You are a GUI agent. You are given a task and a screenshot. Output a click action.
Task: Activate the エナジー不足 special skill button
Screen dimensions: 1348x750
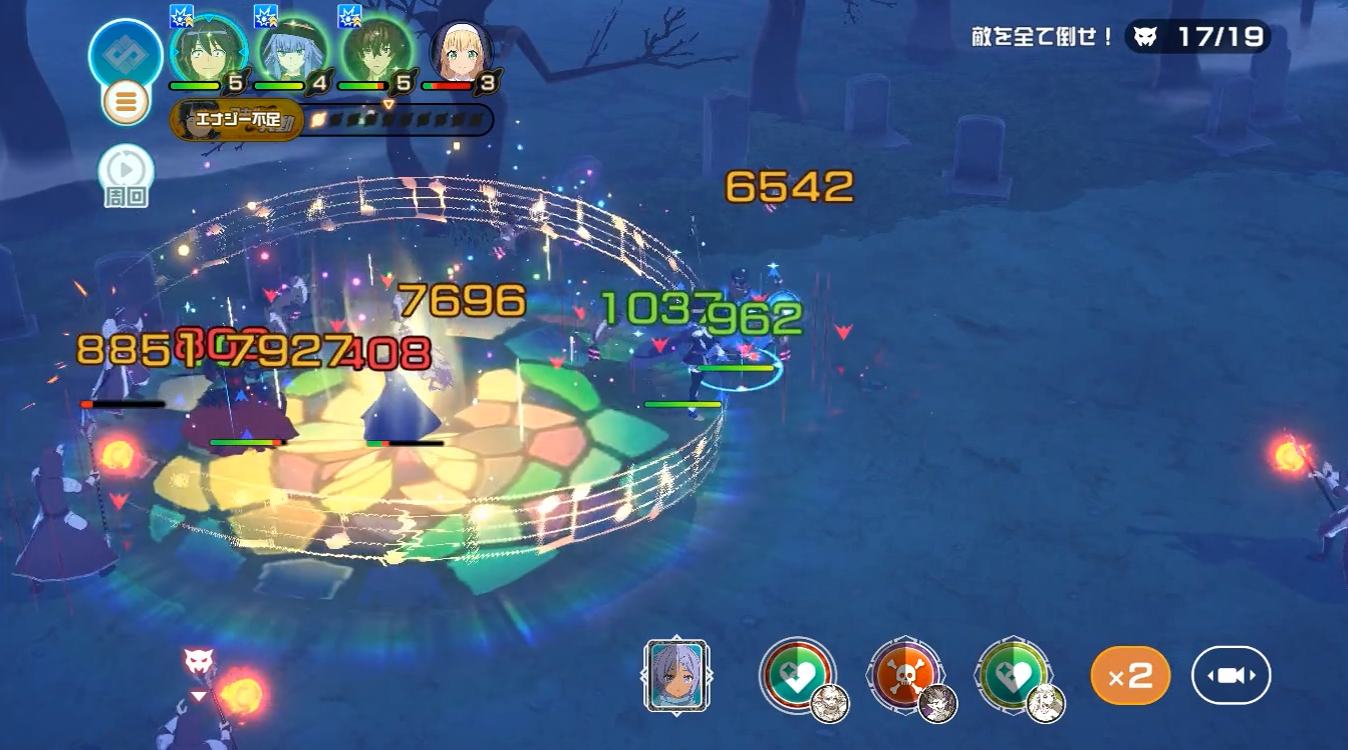236,120
